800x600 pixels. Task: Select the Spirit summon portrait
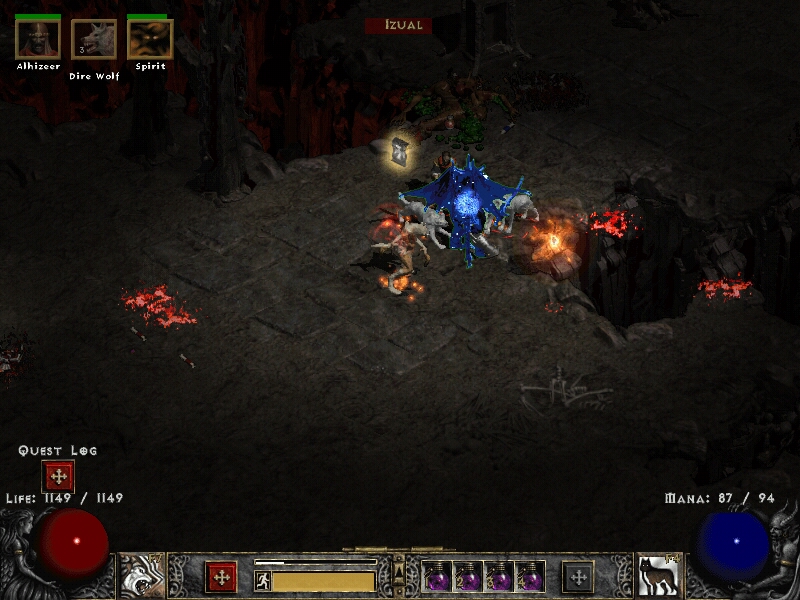tap(150, 39)
